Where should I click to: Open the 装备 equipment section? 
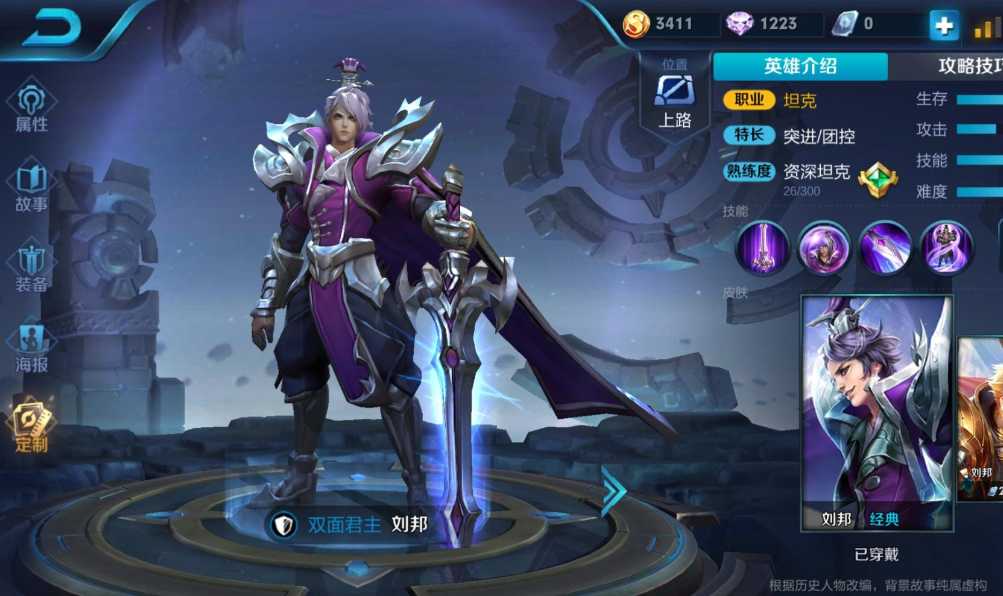coord(31,268)
